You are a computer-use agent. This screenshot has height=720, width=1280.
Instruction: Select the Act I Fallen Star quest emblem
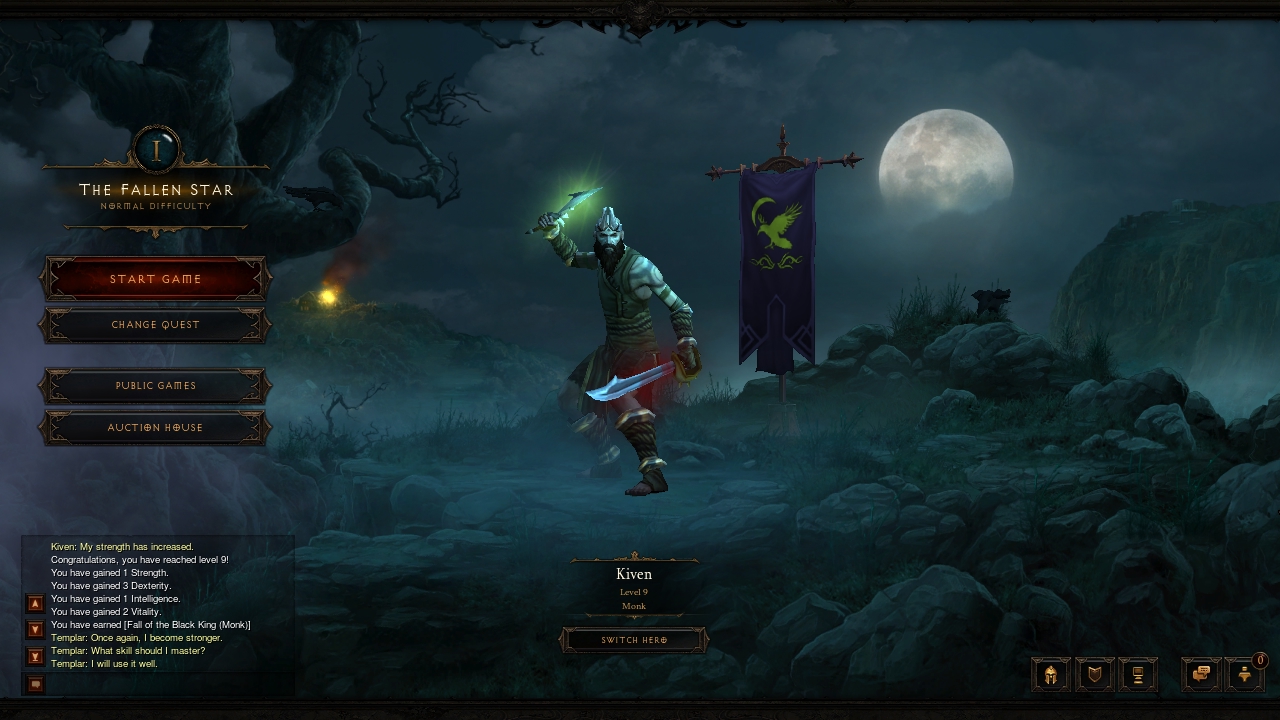(x=156, y=150)
